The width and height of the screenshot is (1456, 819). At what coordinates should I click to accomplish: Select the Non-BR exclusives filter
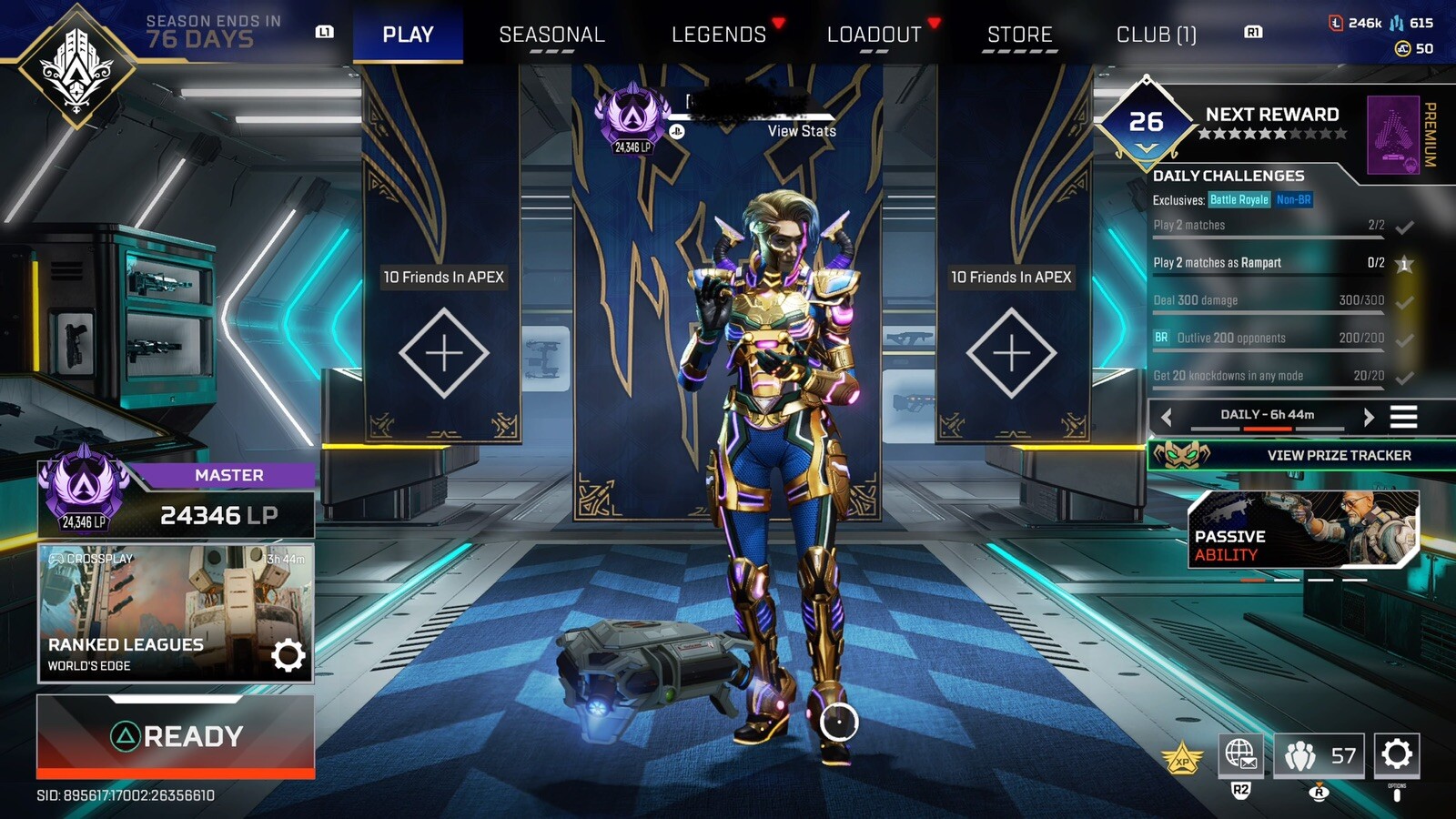[1293, 200]
